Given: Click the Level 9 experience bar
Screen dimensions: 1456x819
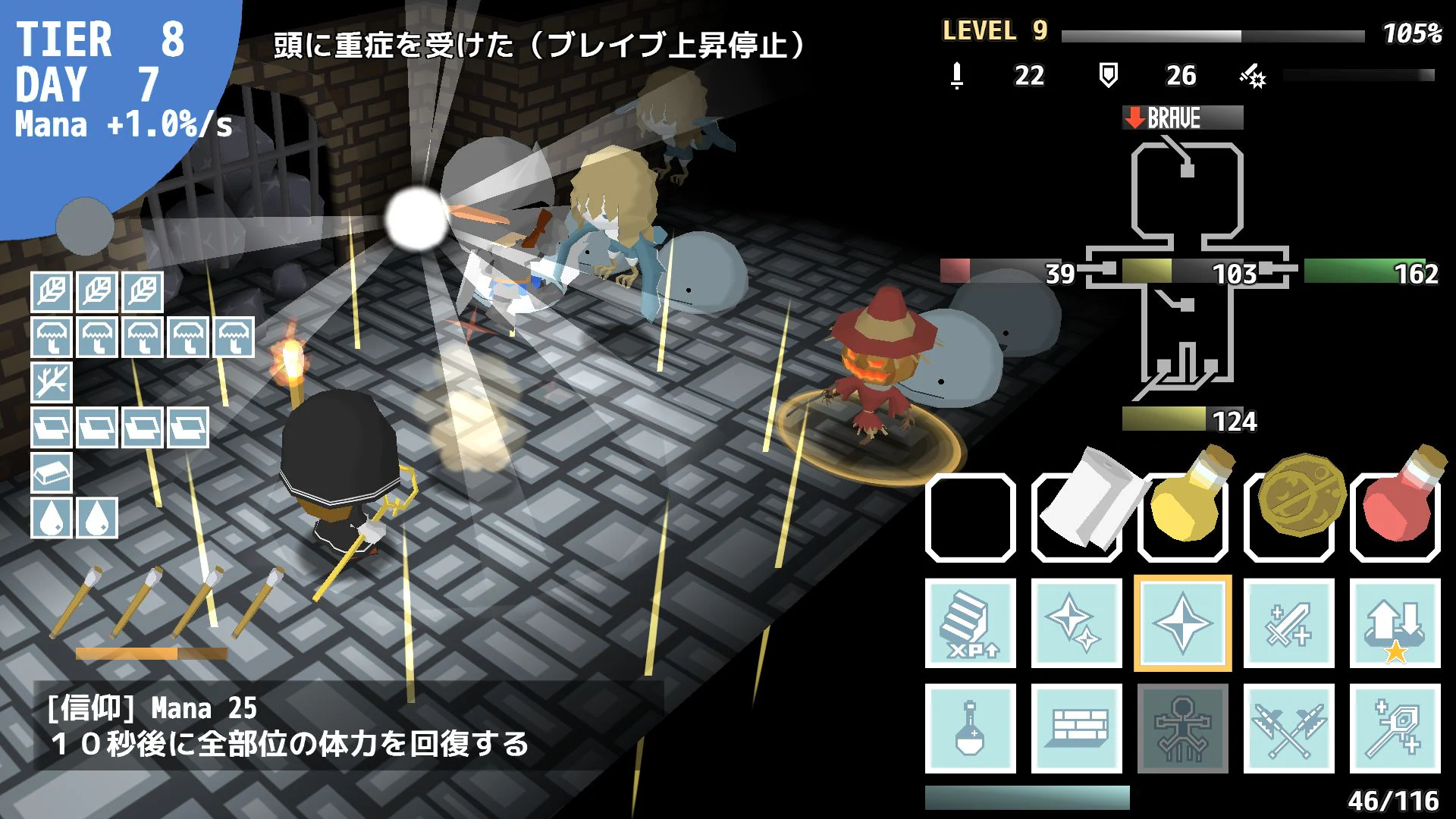Looking at the screenshot, I should [x=1213, y=32].
